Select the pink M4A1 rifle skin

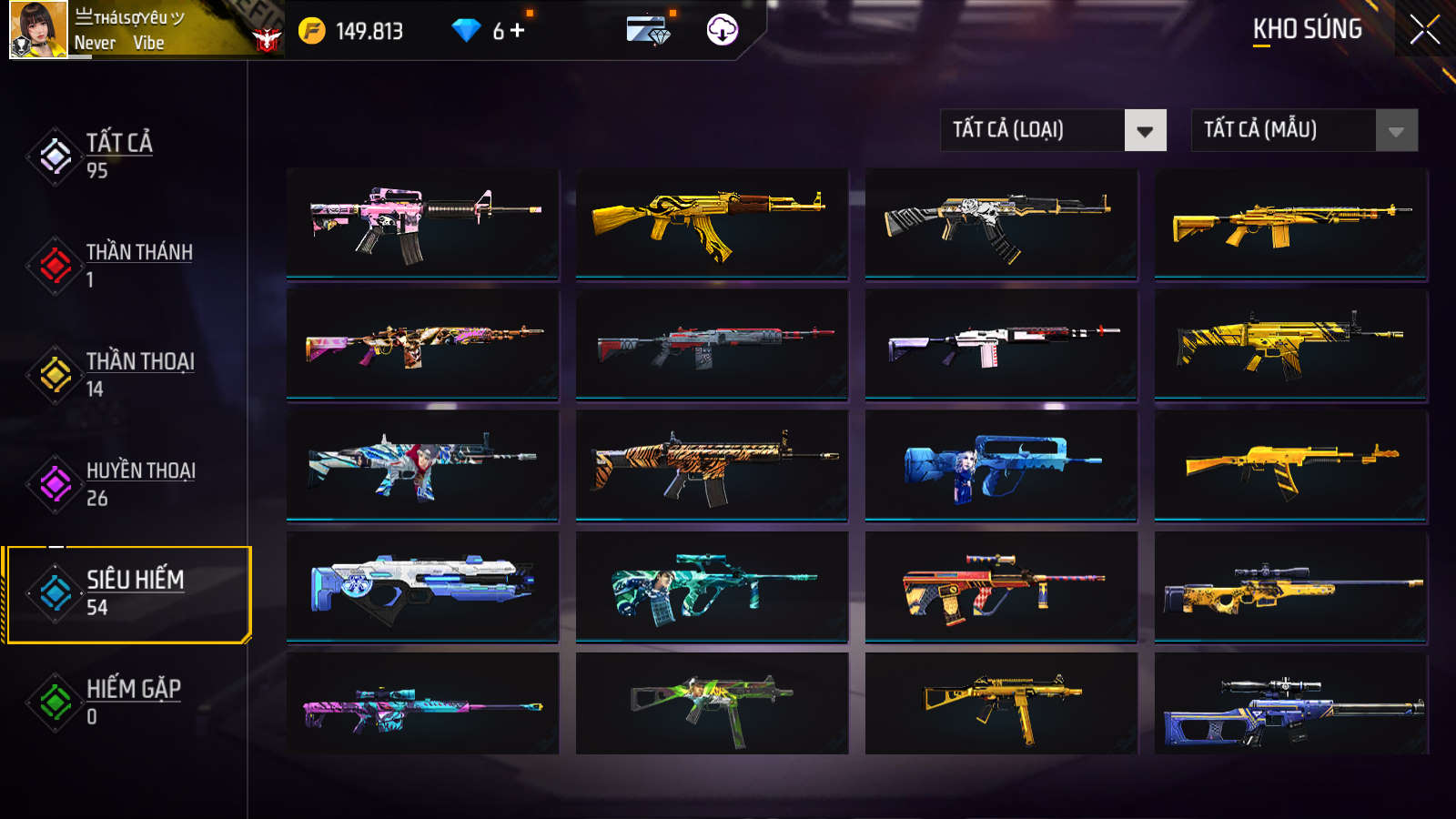pos(422,223)
